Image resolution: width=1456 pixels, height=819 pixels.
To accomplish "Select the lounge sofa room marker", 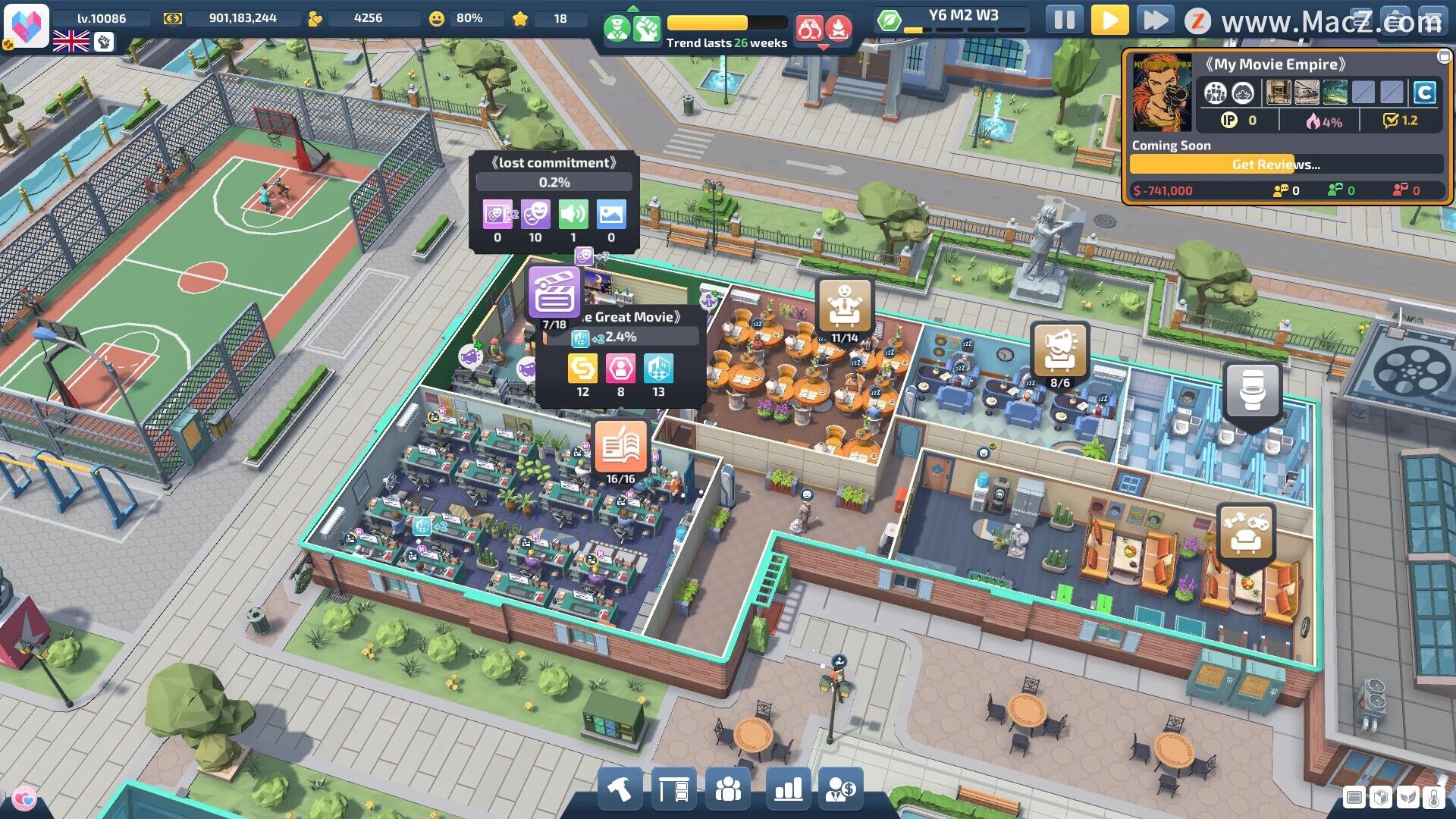I will tap(1244, 530).
